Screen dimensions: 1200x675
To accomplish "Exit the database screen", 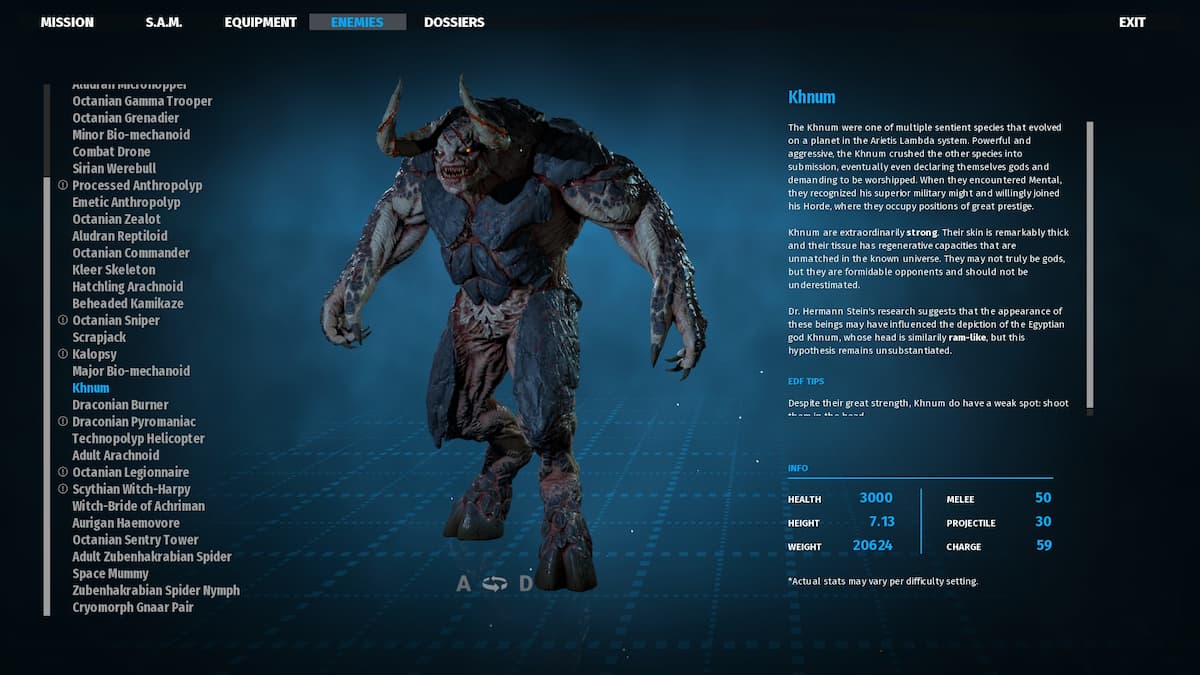I will [x=1132, y=22].
